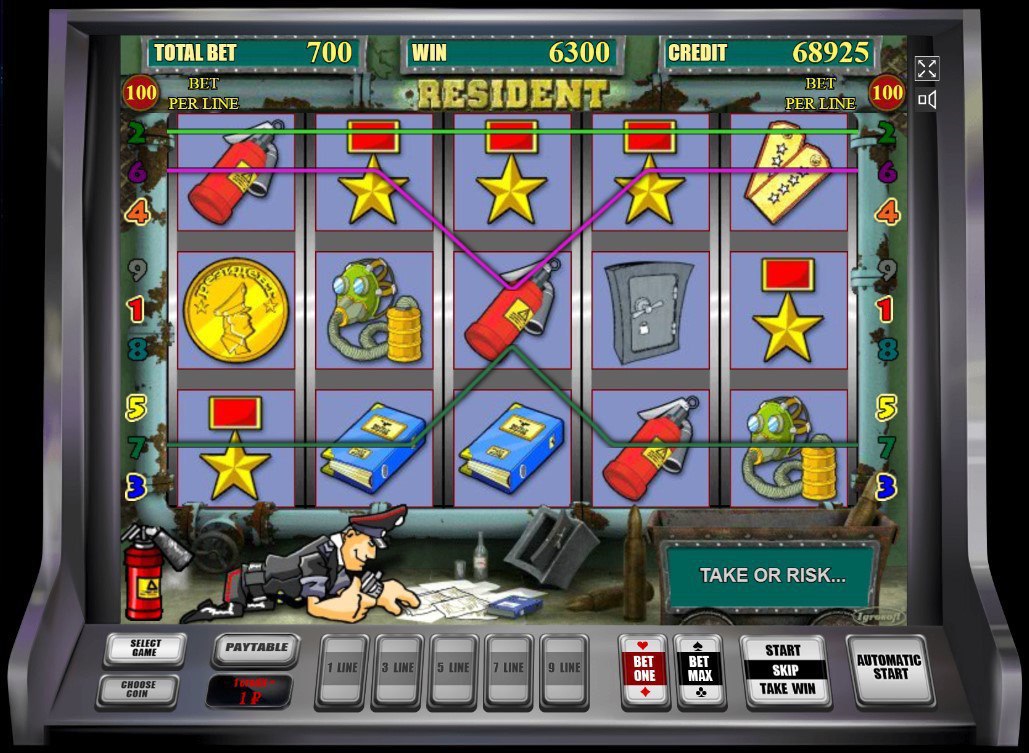
Task: Choose the 3 Line button
Action: tap(397, 668)
